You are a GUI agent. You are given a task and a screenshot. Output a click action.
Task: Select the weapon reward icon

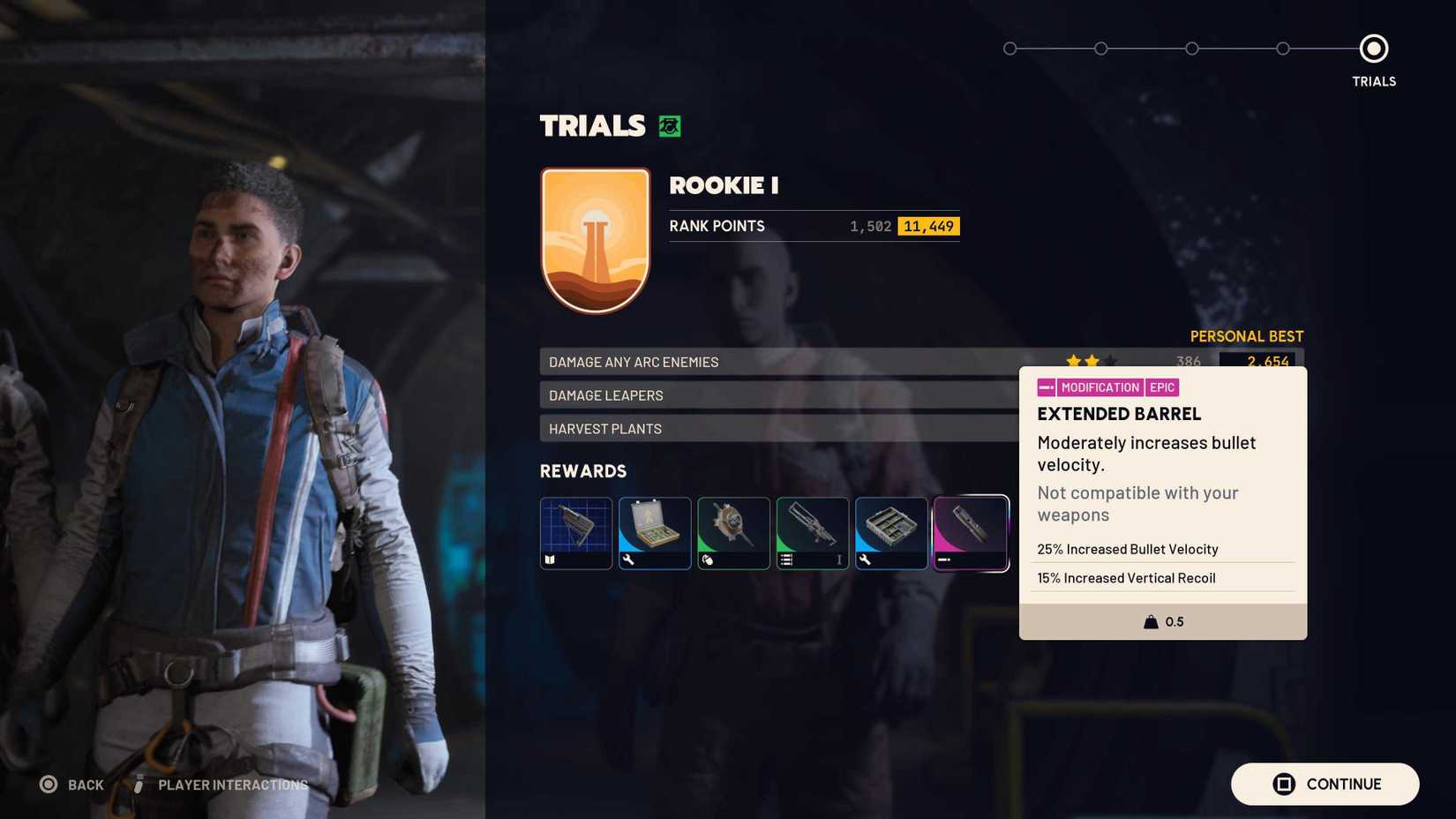[812, 533]
